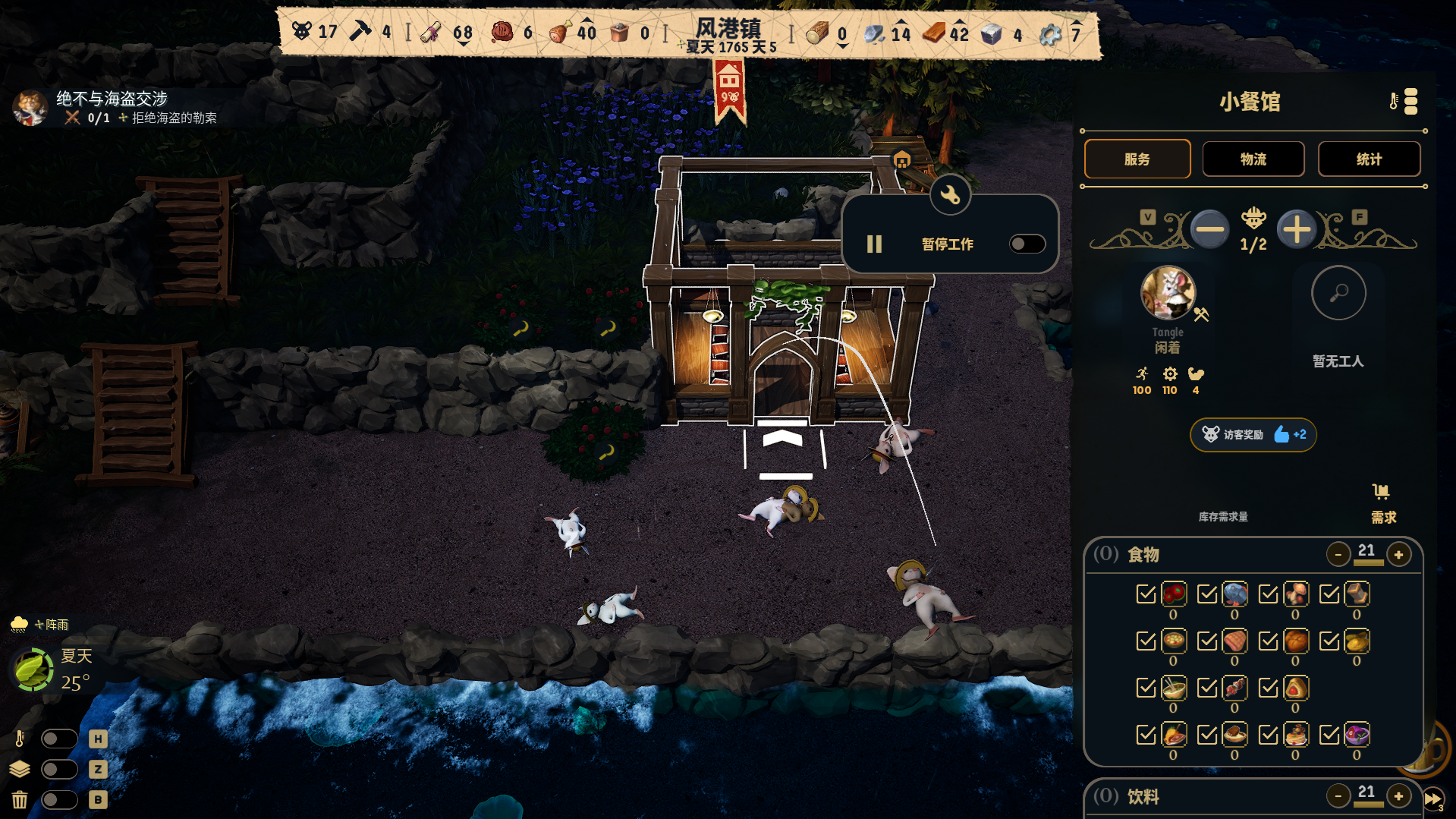This screenshot has height=819, width=1456.
Task: Switch to the 服务 tab
Action: click(1137, 159)
